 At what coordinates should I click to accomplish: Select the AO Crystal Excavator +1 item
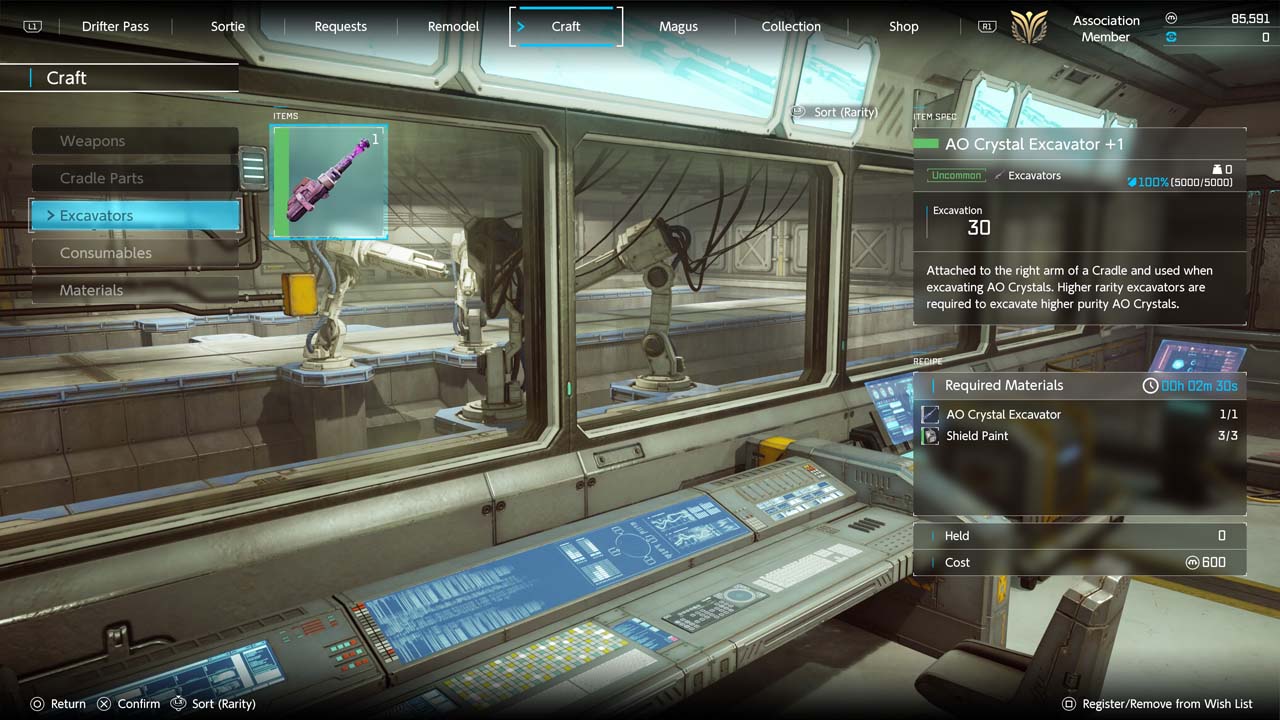click(330, 181)
